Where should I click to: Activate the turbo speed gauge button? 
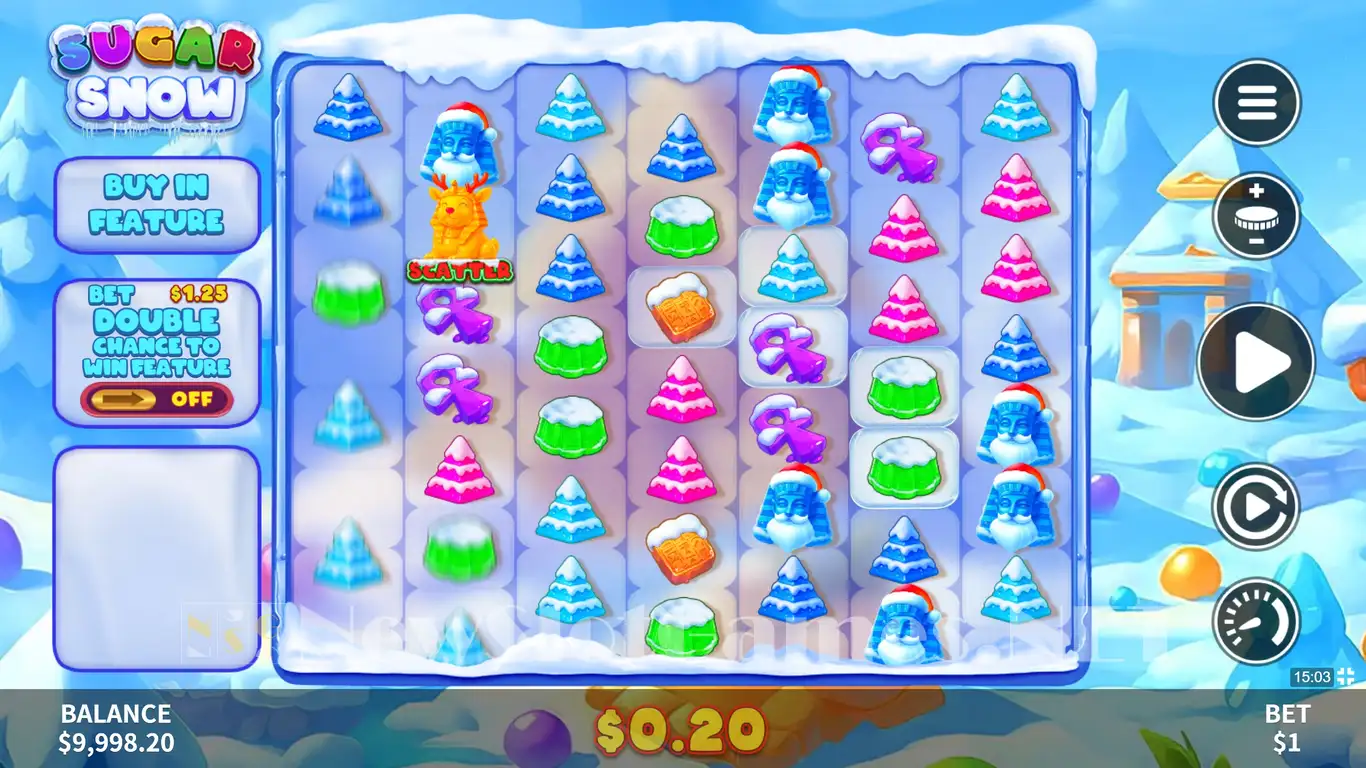click(x=1256, y=620)
